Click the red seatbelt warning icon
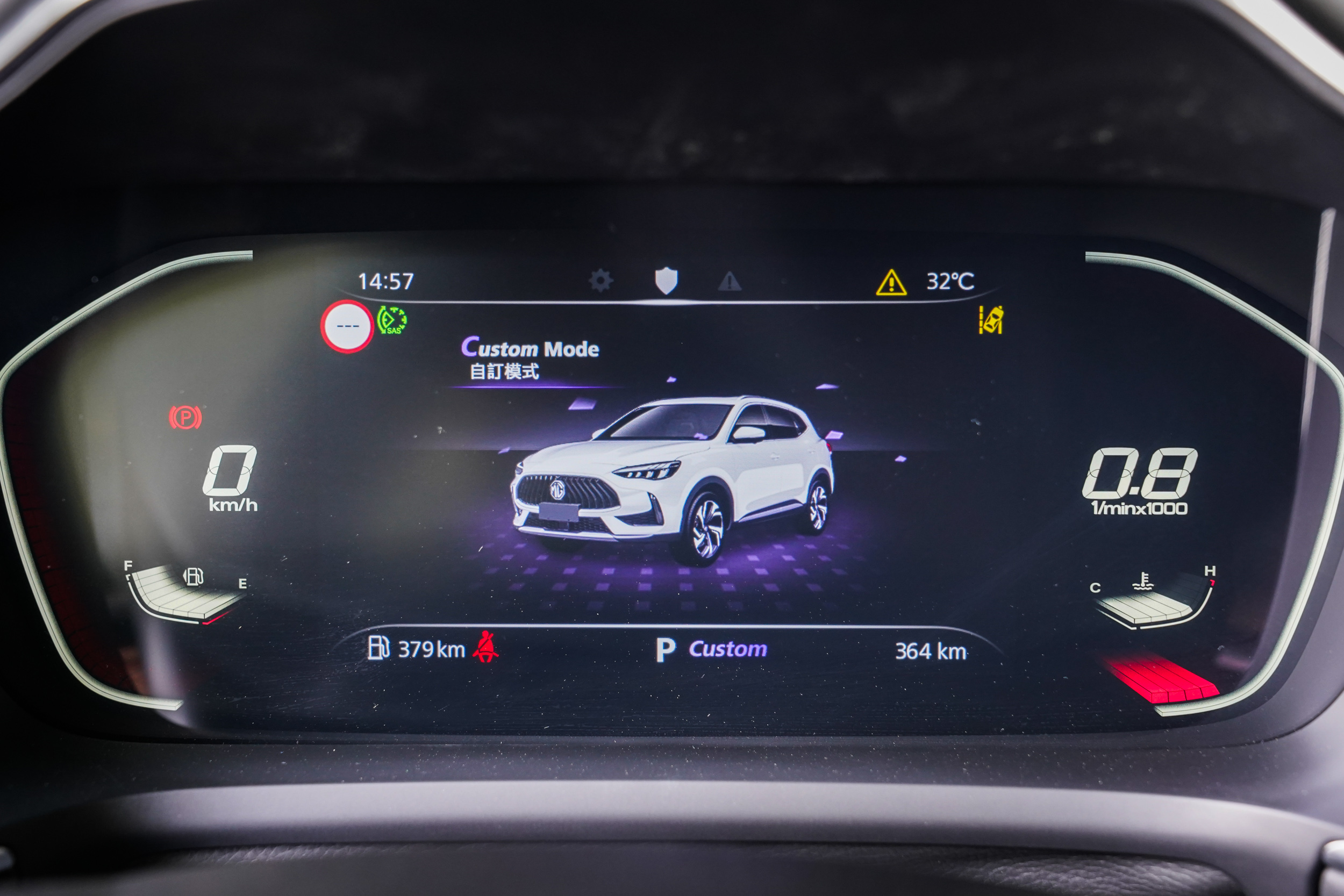 485,648
